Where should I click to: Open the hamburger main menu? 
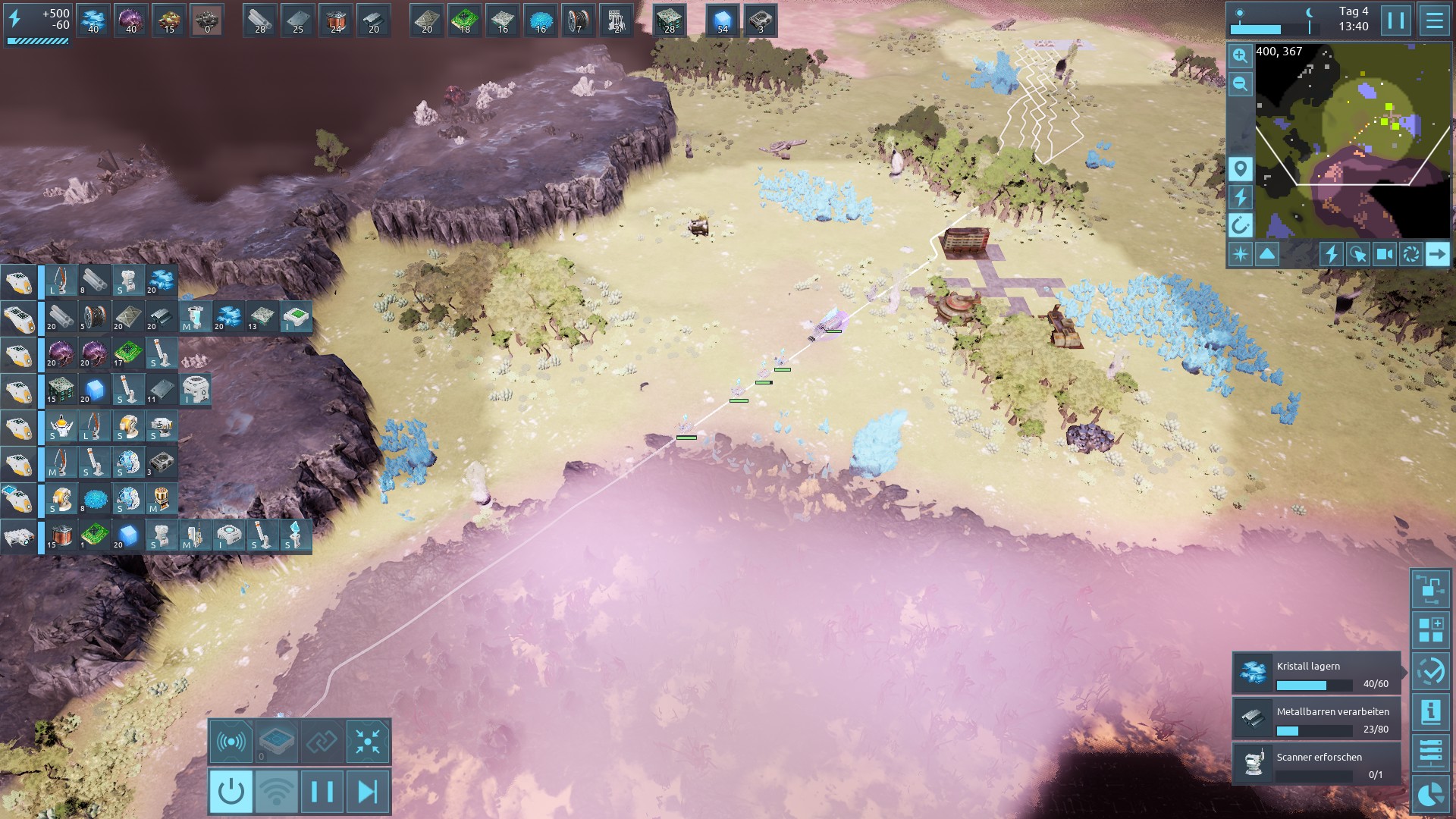click(1434, 20)
